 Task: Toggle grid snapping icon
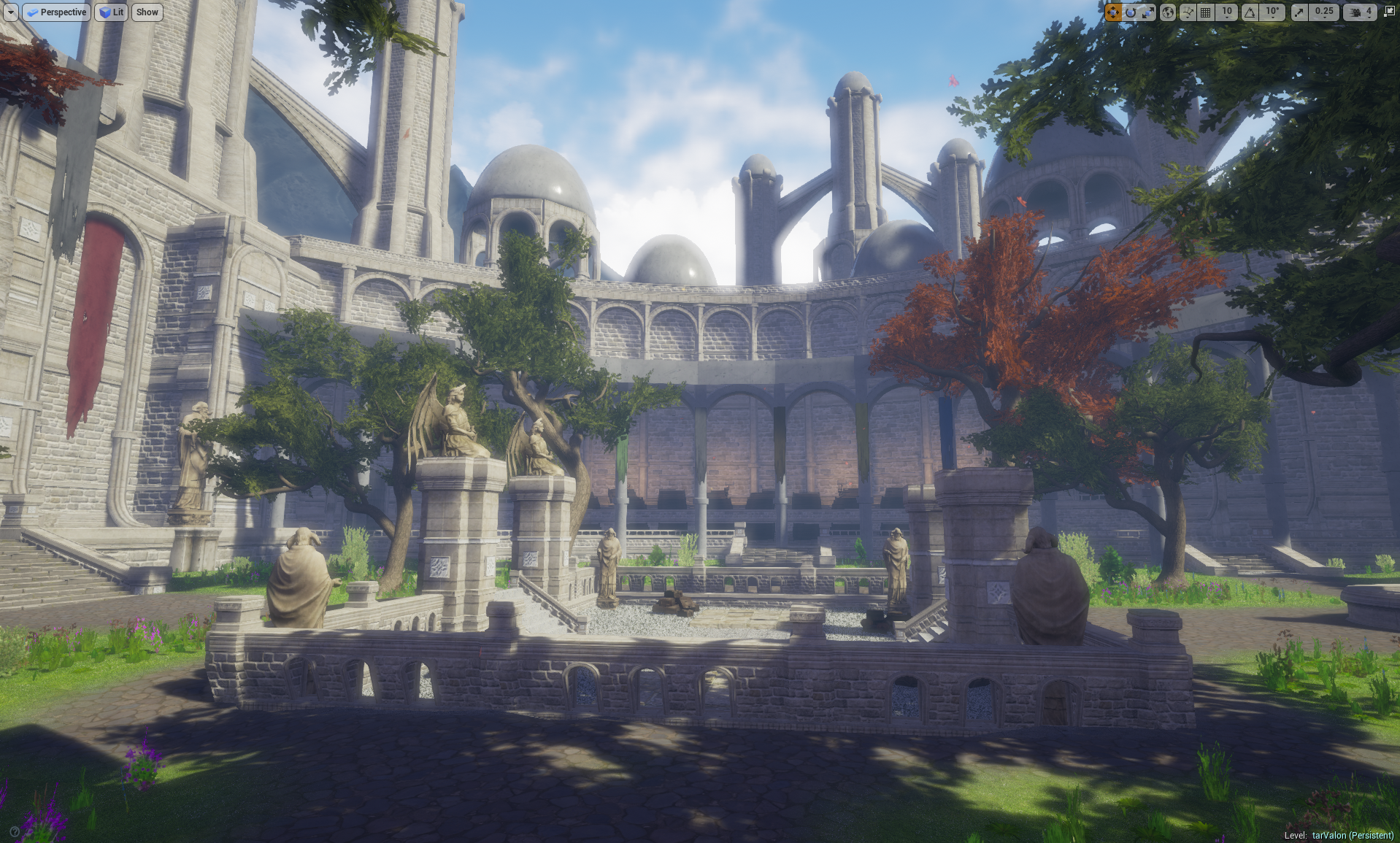[x=1206, y=12]
